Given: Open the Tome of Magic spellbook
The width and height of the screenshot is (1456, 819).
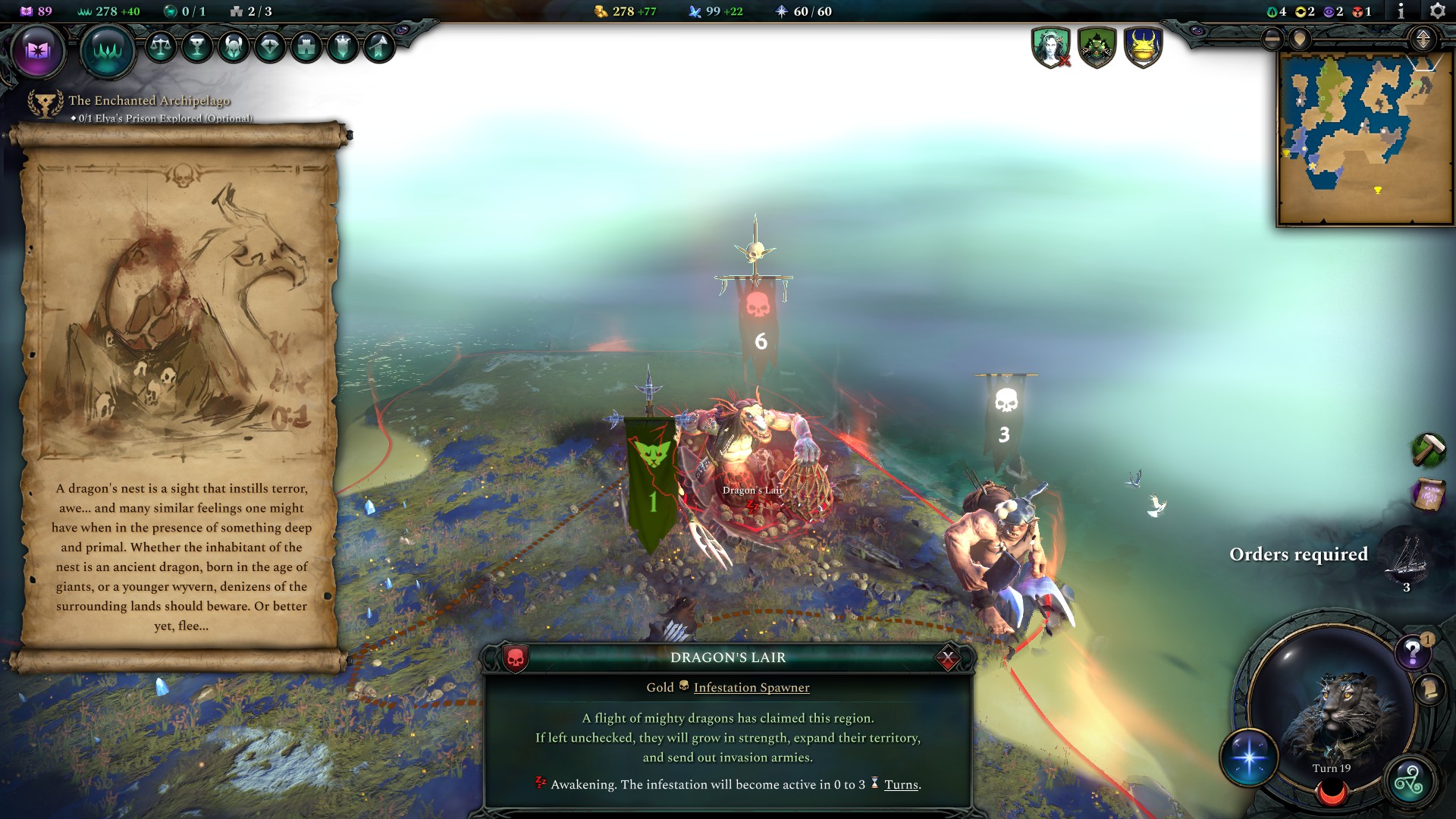Looking at the screenshot, I should [x=38, y=50].
